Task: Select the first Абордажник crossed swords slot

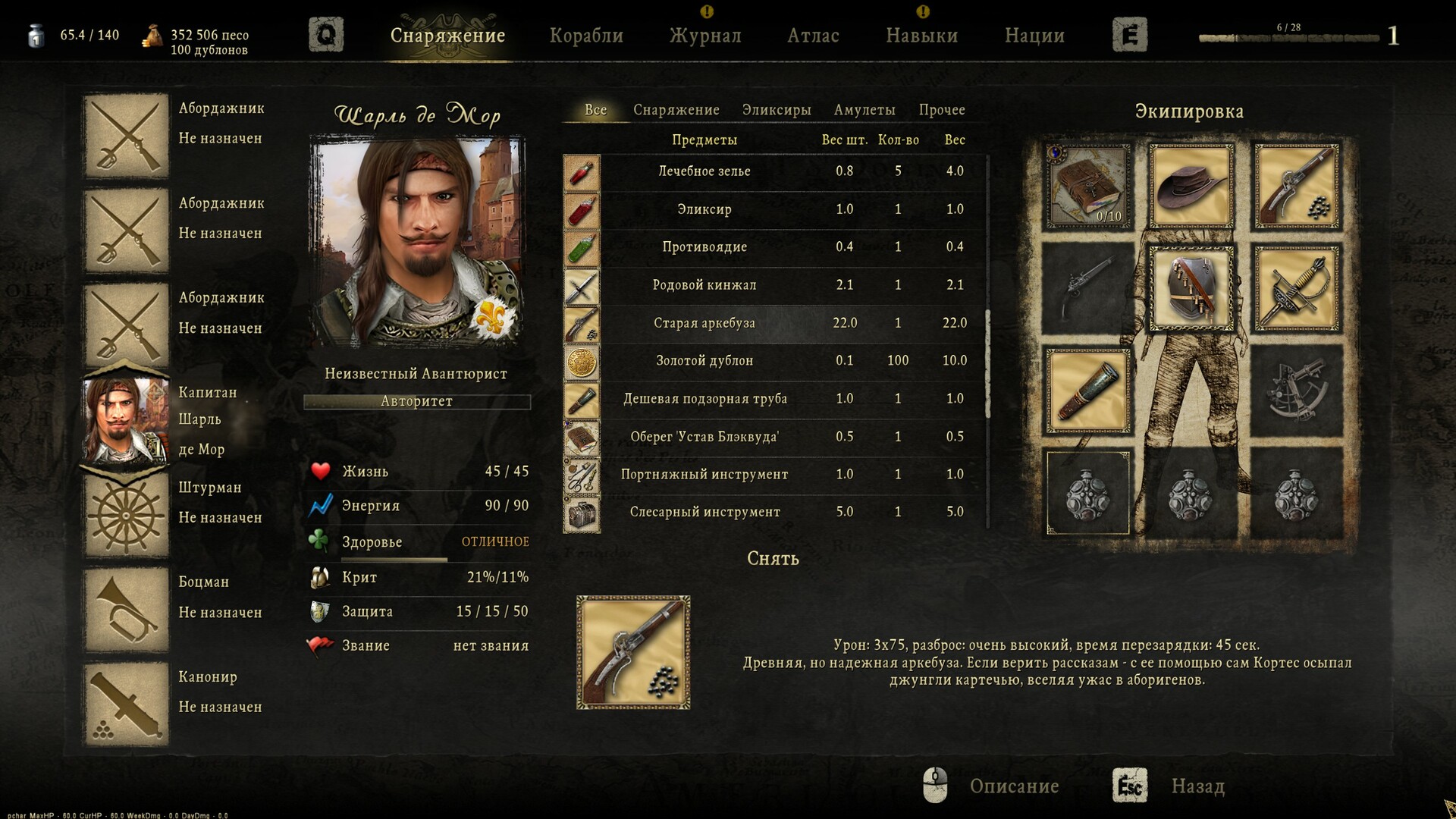Action: tap(126, 136)
